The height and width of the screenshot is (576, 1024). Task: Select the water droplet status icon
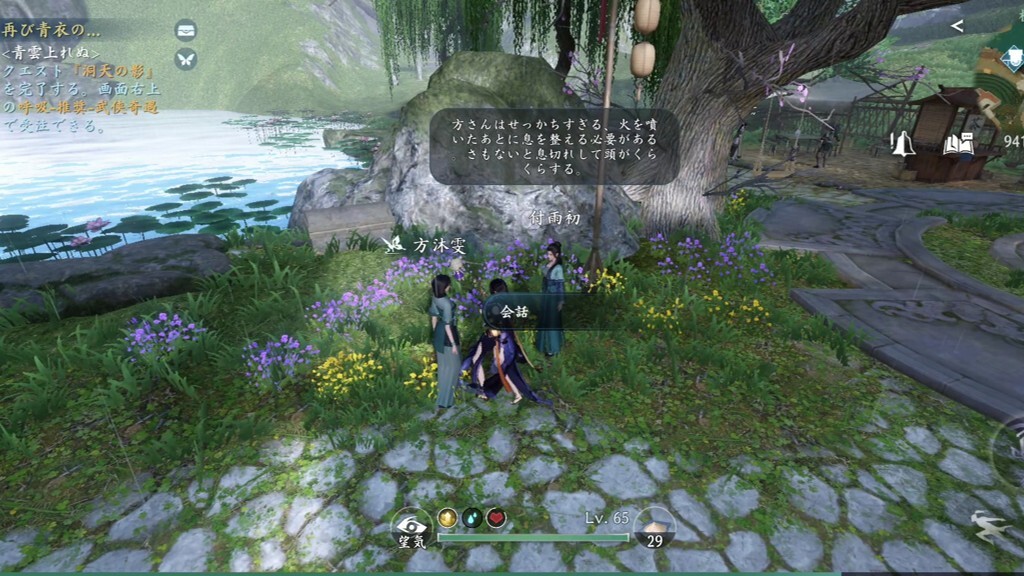click(472, 518)
